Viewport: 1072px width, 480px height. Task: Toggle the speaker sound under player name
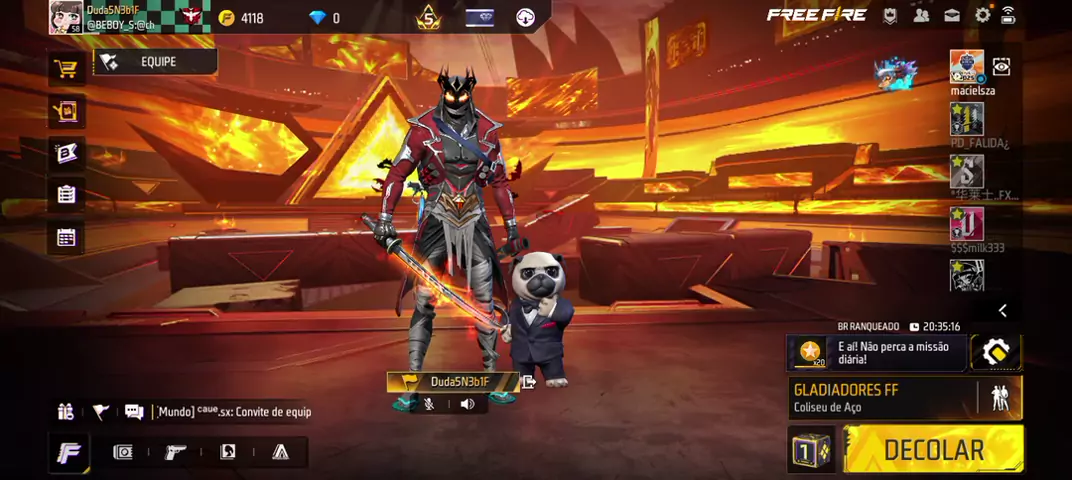pos(467,404)
